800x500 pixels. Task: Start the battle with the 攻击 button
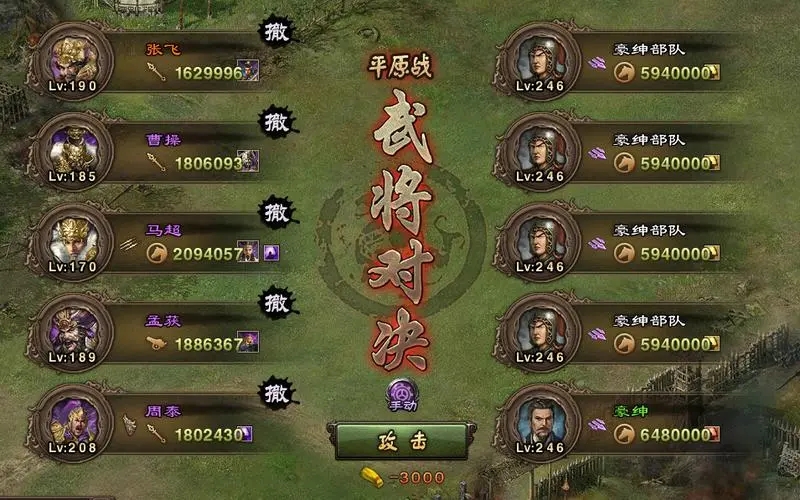click(x=401, y=440)
